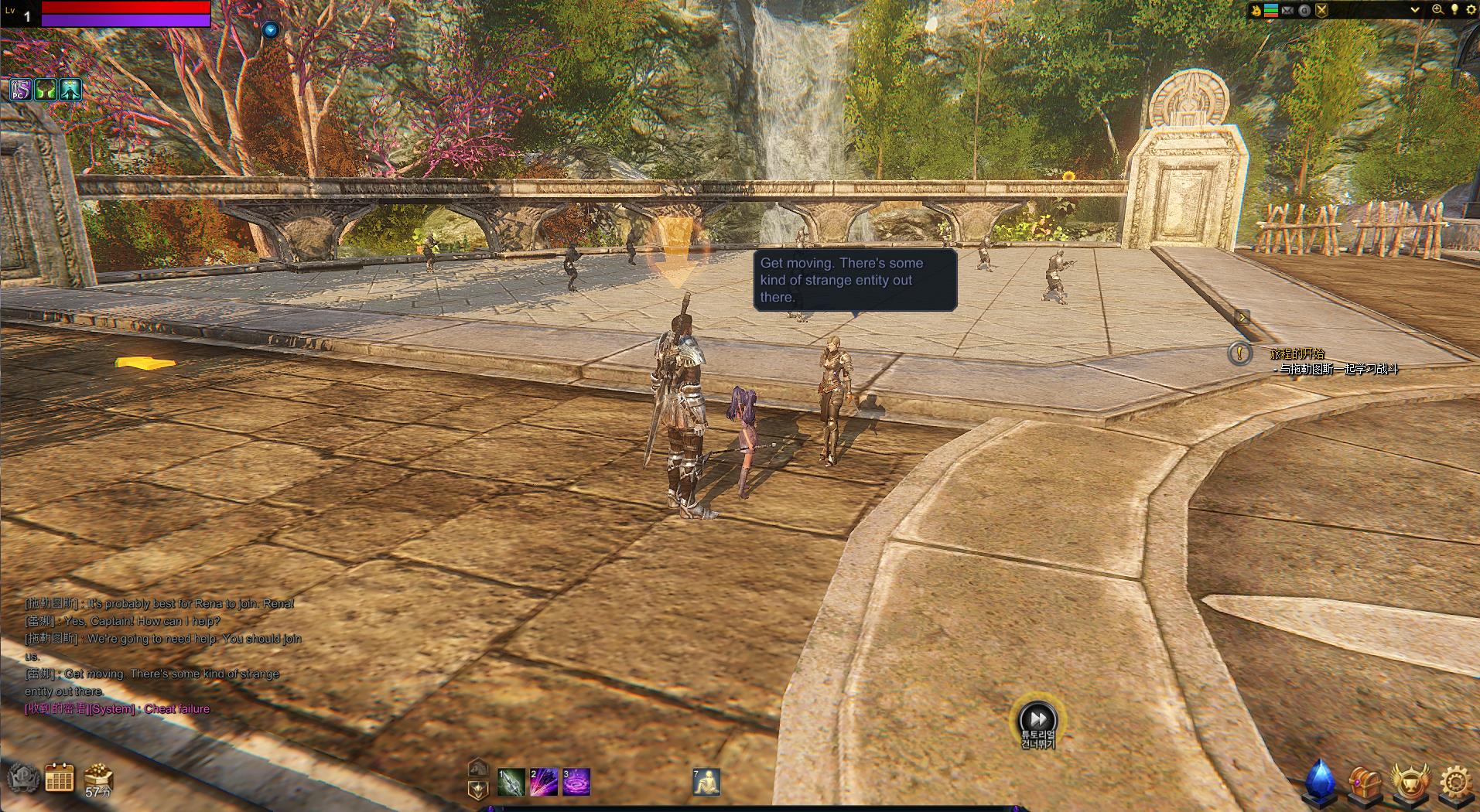This screenshot has height=812, width=1480.
Task: Click the yellow exclamation quest tracker icon
Action: pos(1239,353)
